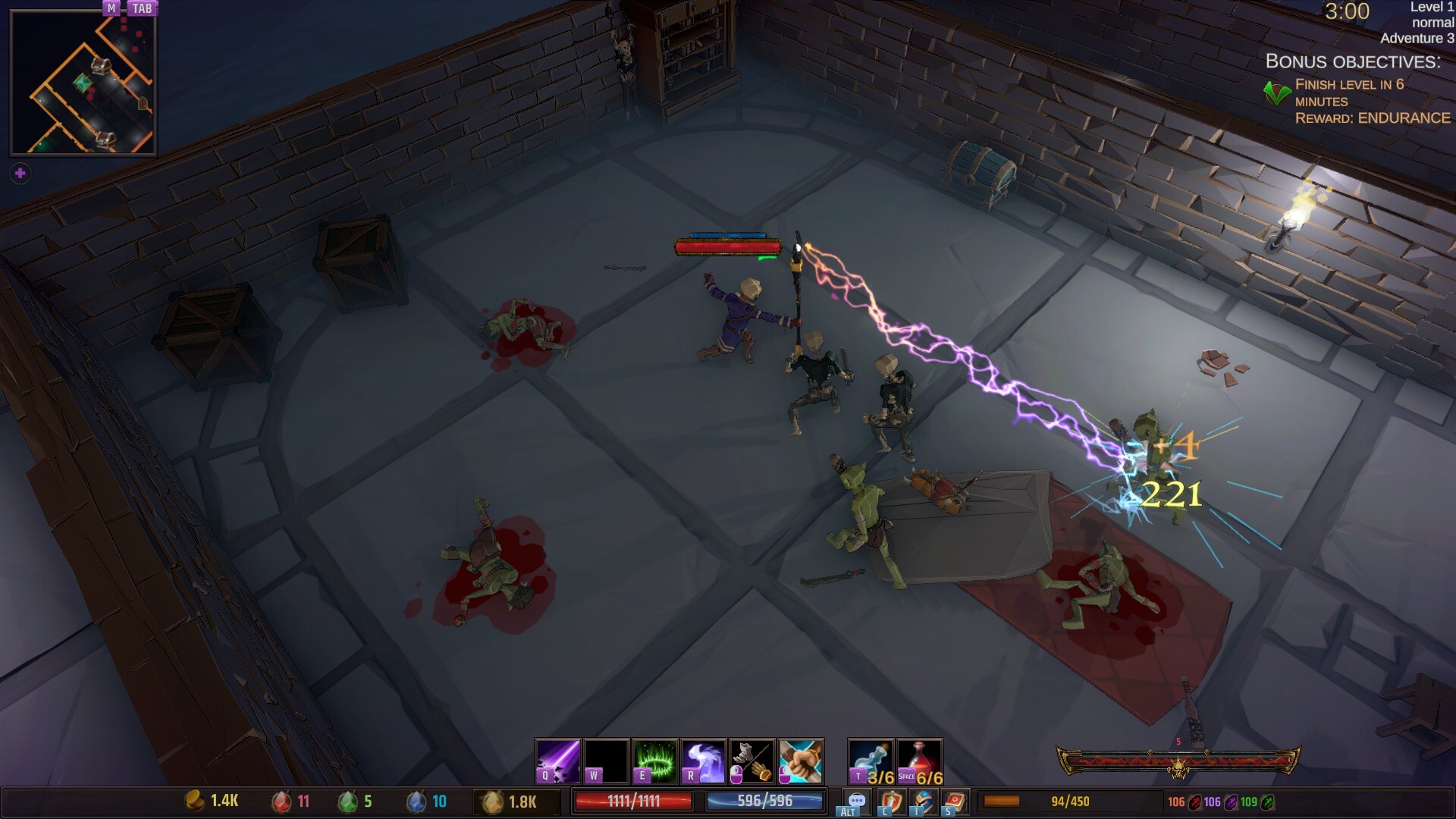Select the boots and glove skill slot
1456x819 pixels.
pyautogui.click(x=752, y=761)
